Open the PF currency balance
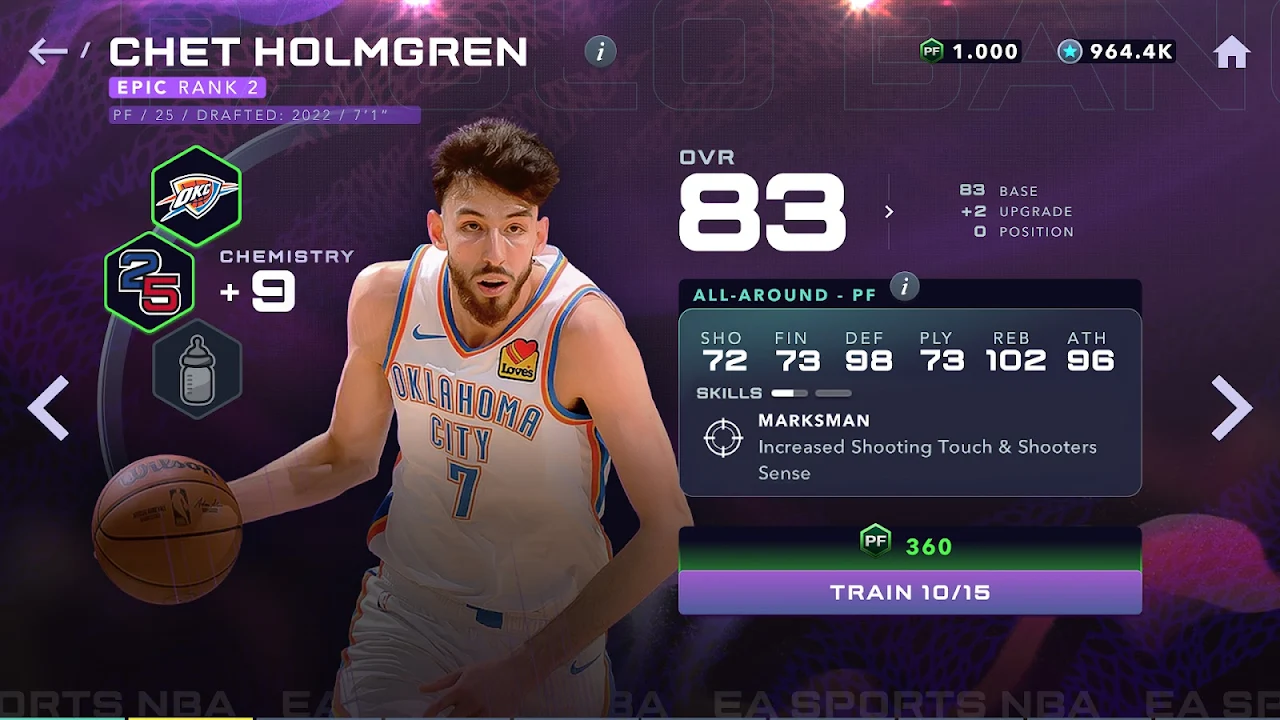The width and height of the screenshot is (1280, 720). (x=969, y=52)
